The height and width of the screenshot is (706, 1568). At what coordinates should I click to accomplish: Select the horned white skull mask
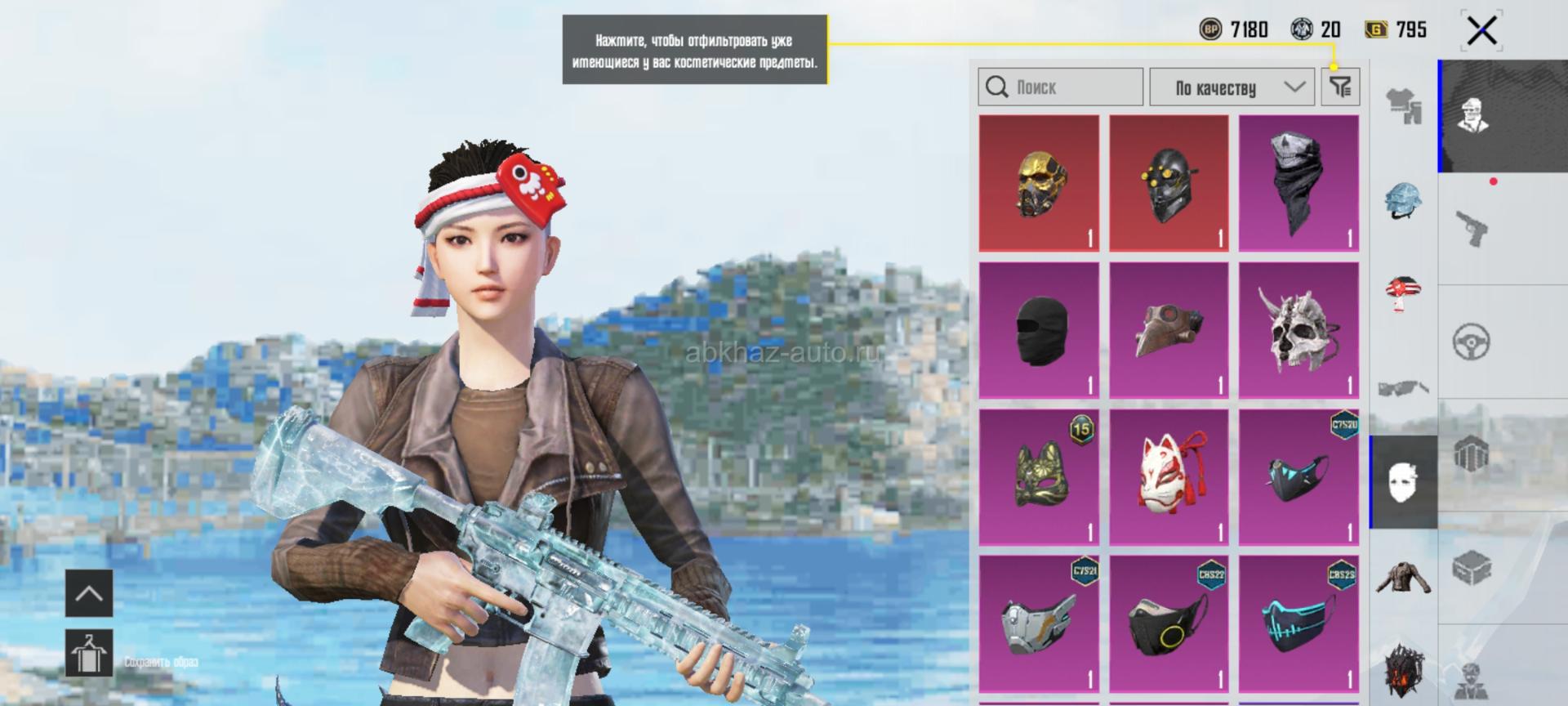(1298, 330)
